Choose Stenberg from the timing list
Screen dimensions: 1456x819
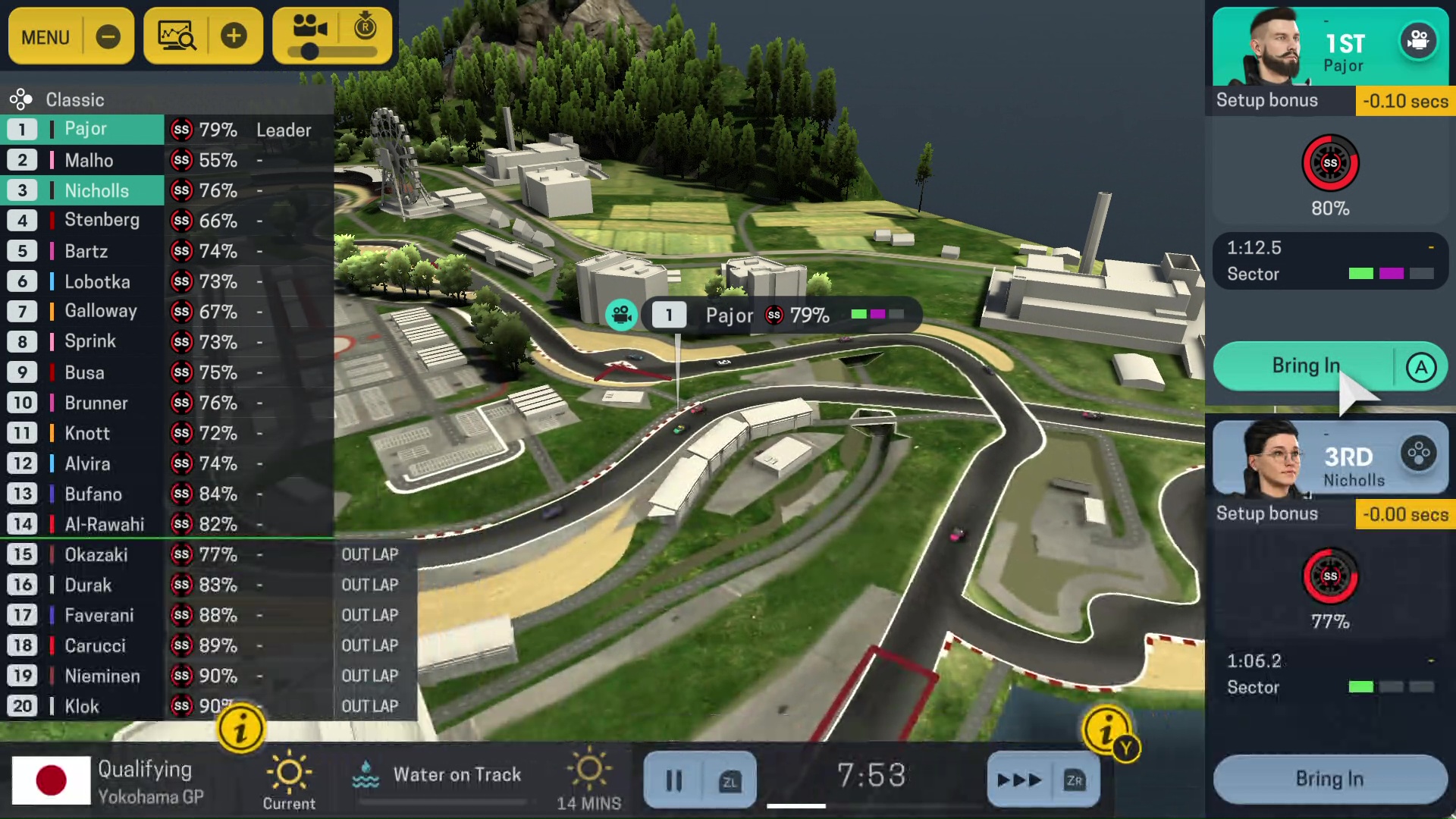(102, 221)
